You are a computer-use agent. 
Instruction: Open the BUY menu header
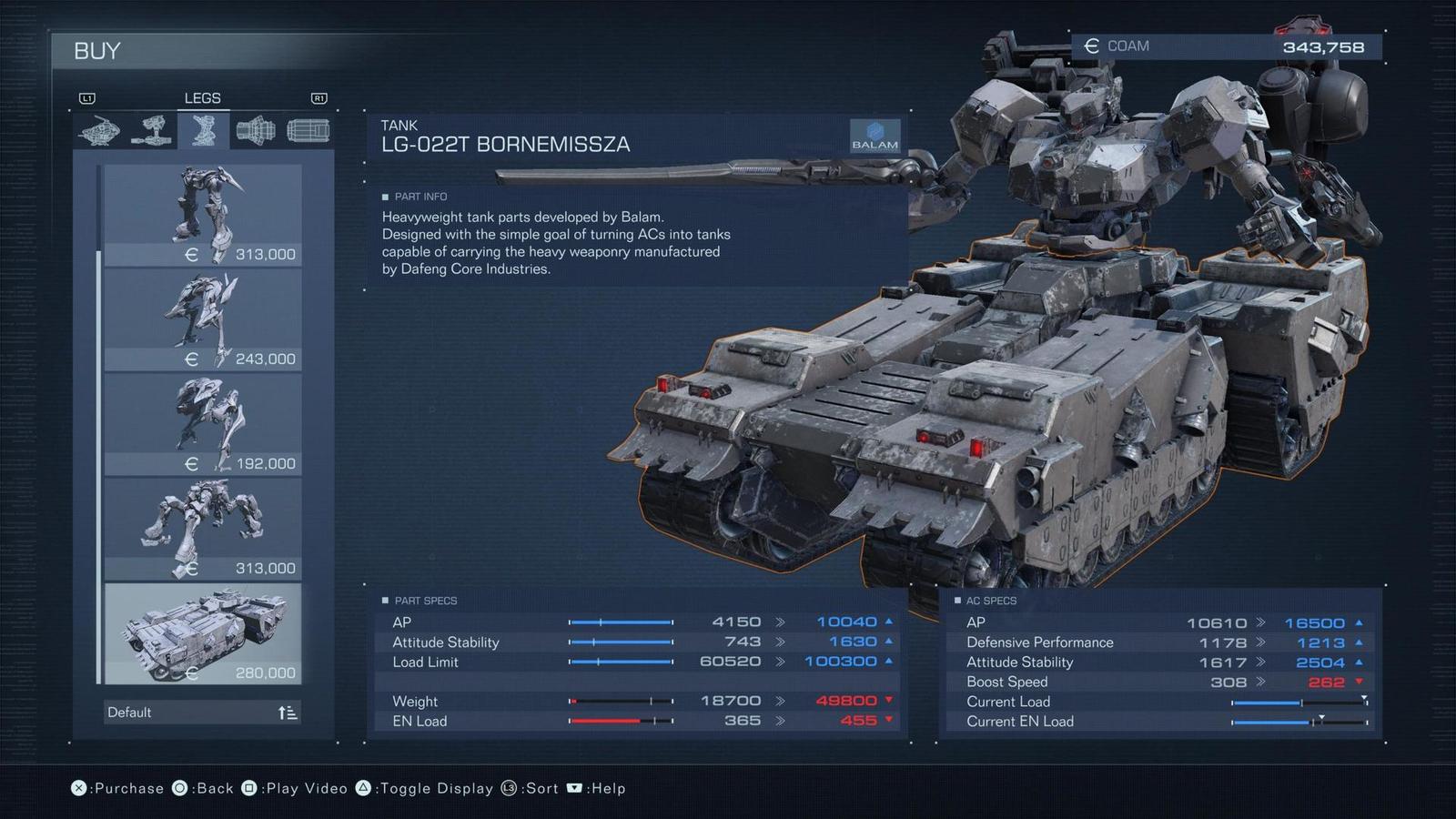(x=96, y=51)
